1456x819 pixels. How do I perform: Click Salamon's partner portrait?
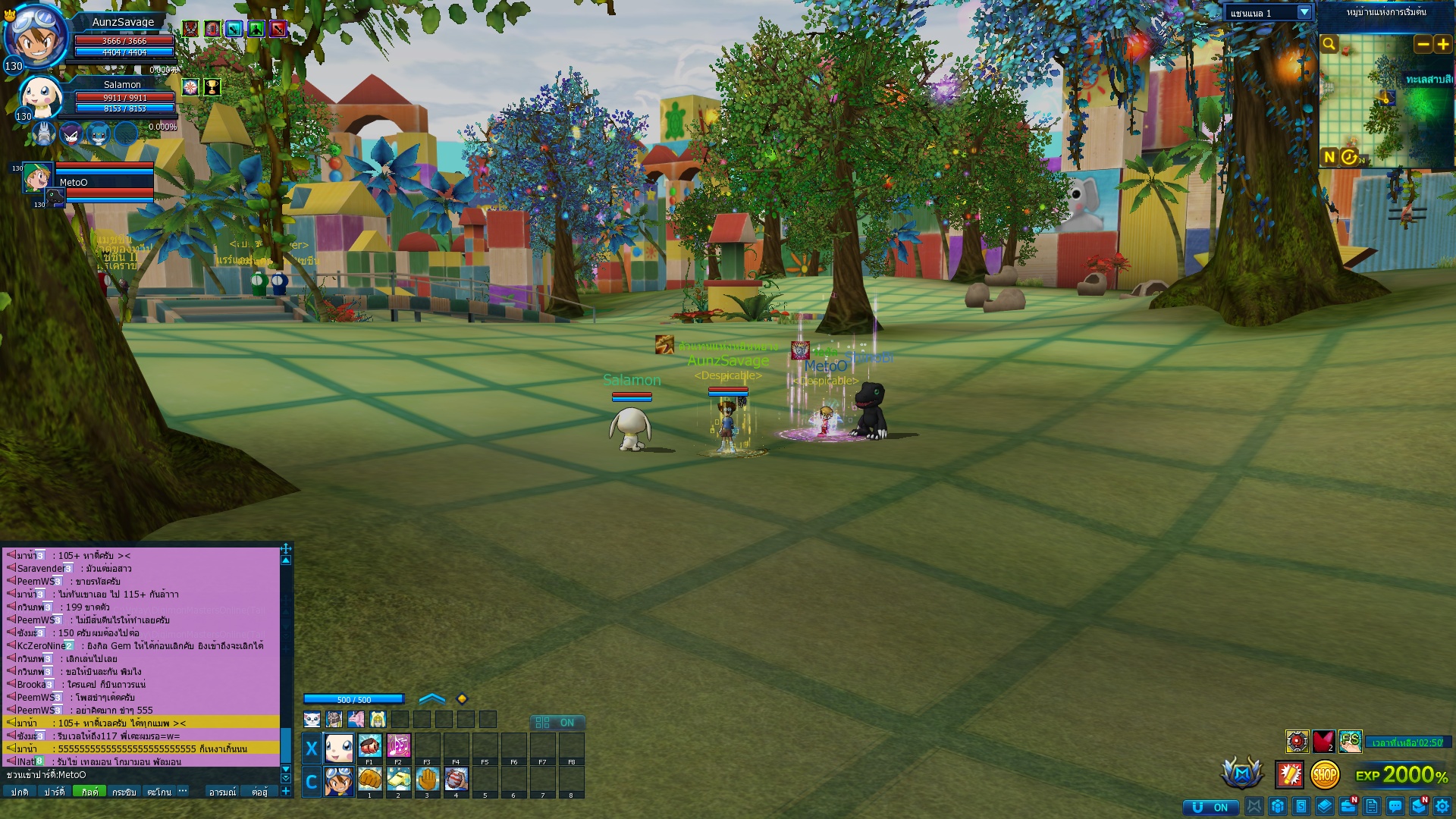tap(39, 96)
